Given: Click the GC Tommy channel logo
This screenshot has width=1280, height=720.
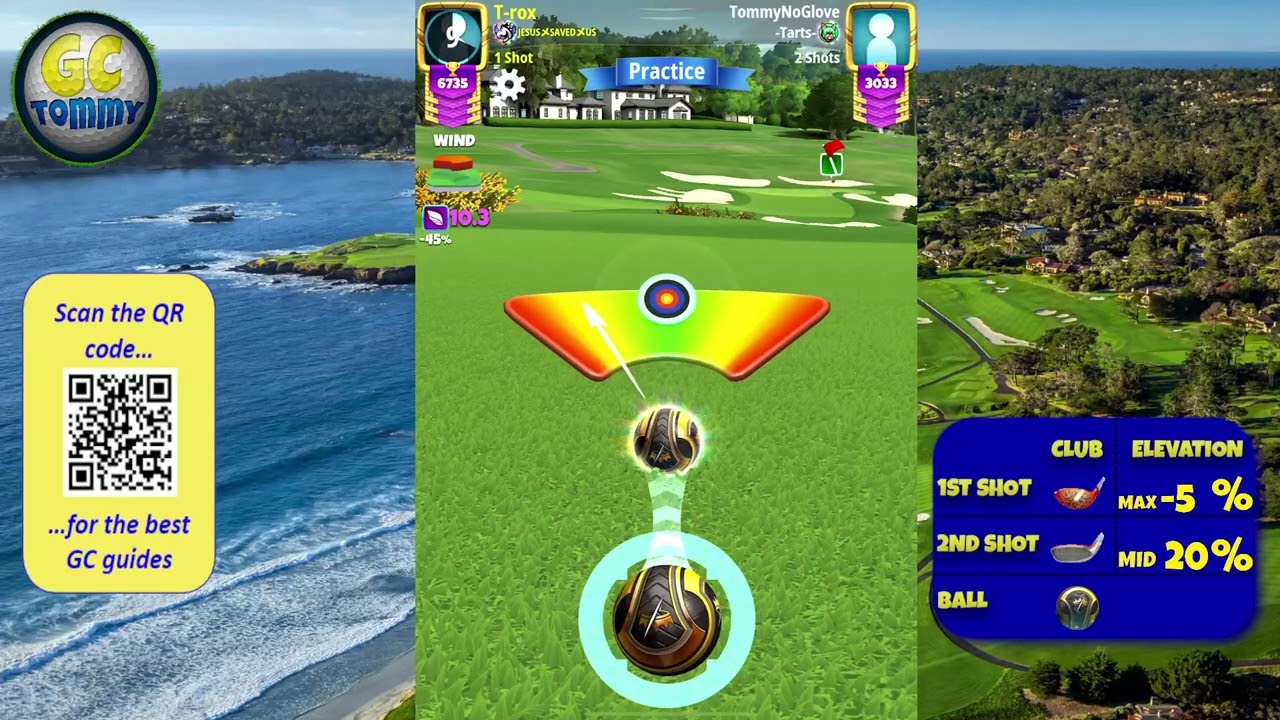Looking at the screenshot, I should 86,88.
